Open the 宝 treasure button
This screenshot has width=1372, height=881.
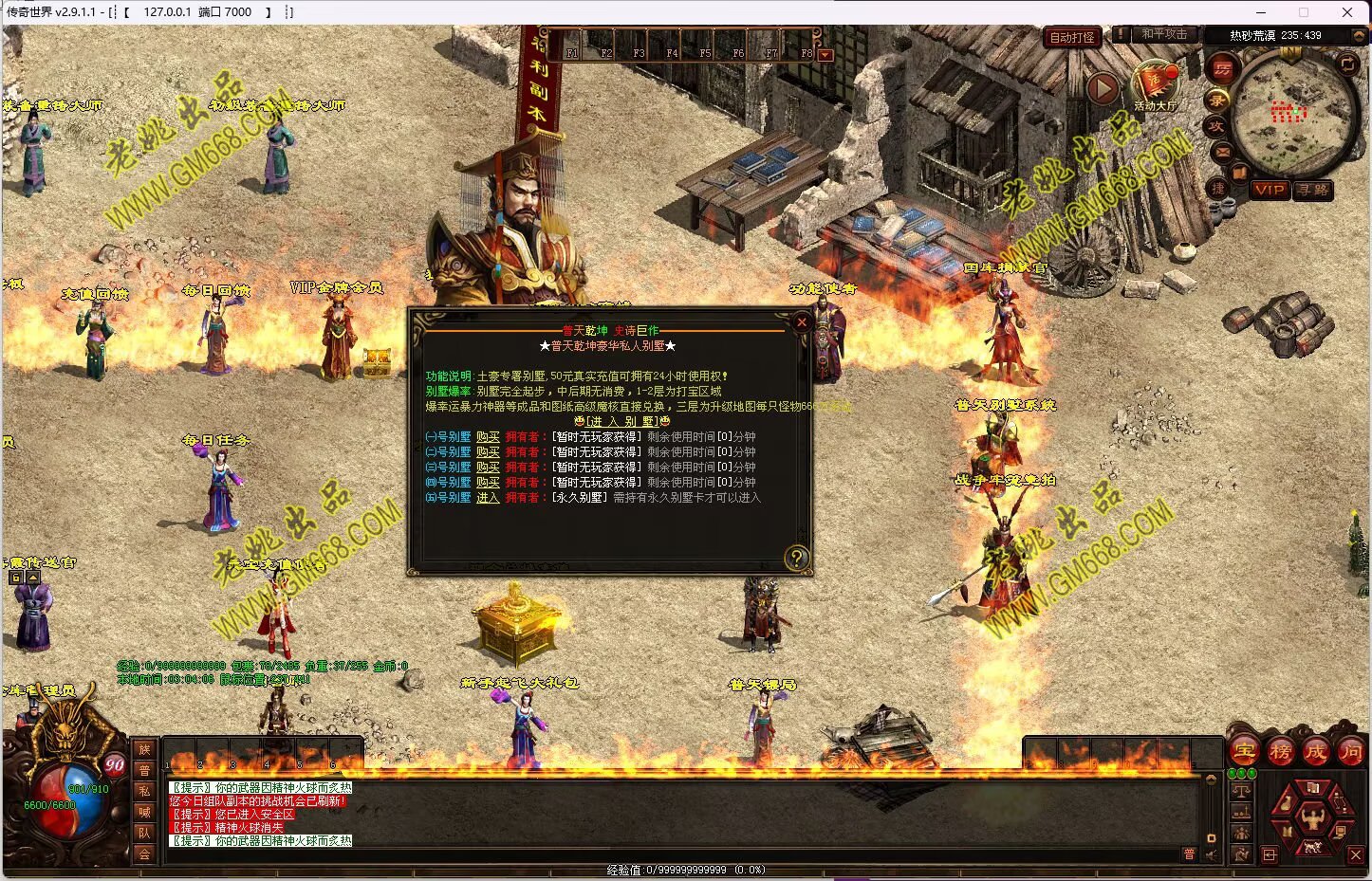point(1245,752)
